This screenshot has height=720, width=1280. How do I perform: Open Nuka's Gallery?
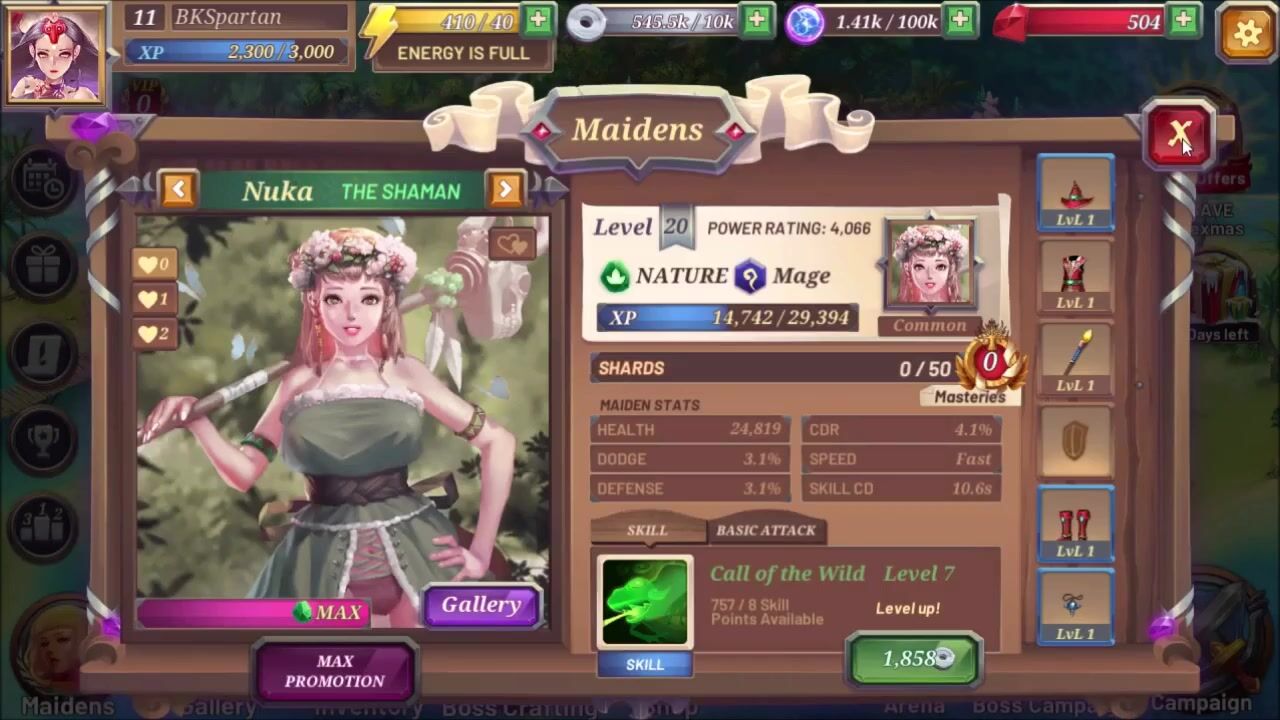481,605
